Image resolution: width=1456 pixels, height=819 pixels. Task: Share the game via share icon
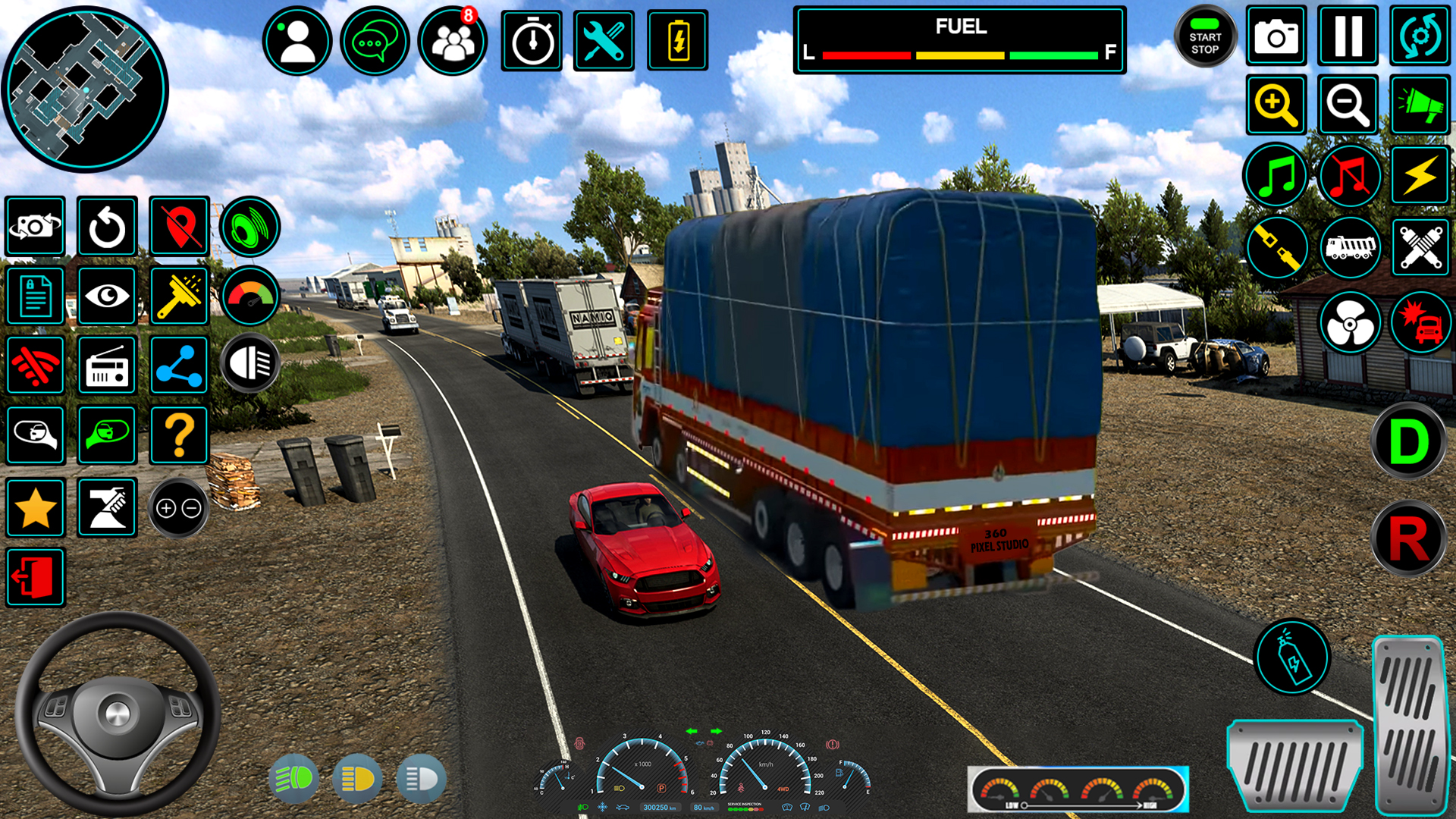tap(179, 365)
